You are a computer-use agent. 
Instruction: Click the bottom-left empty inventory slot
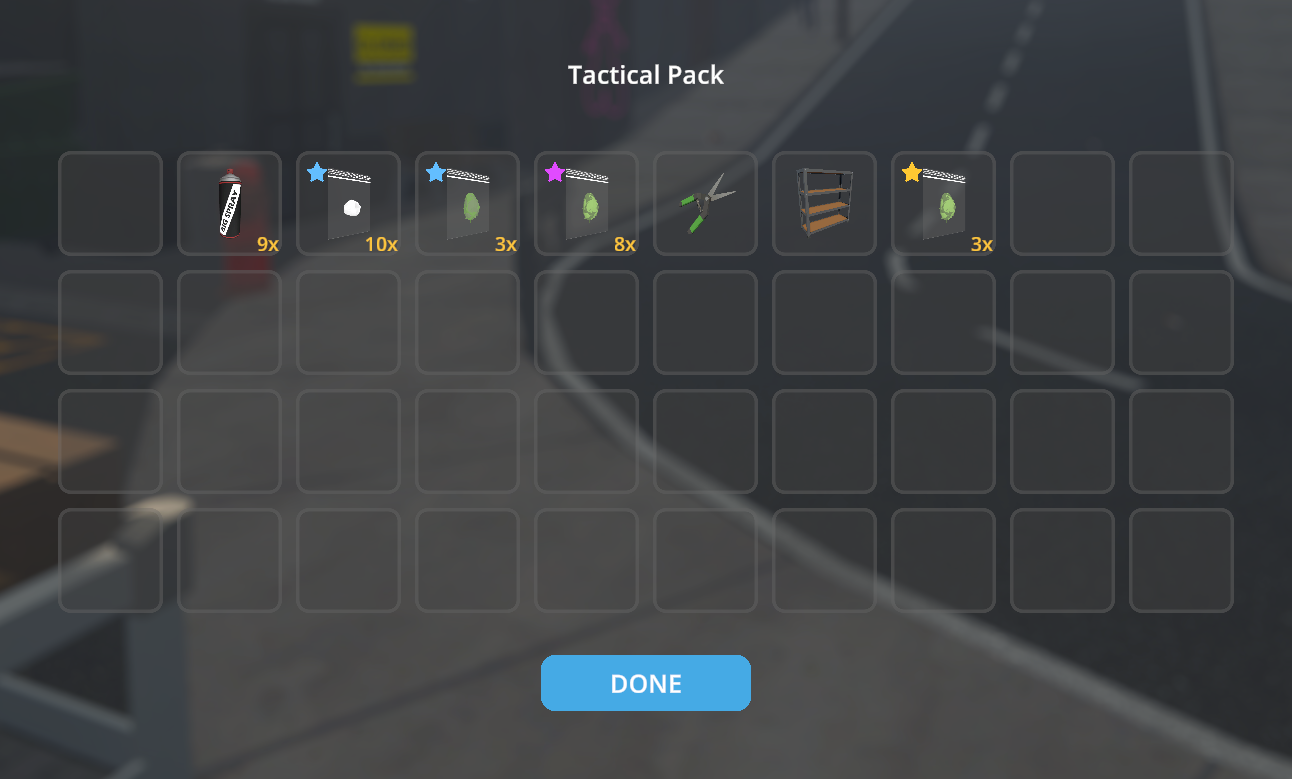click(x=110, y=560)
